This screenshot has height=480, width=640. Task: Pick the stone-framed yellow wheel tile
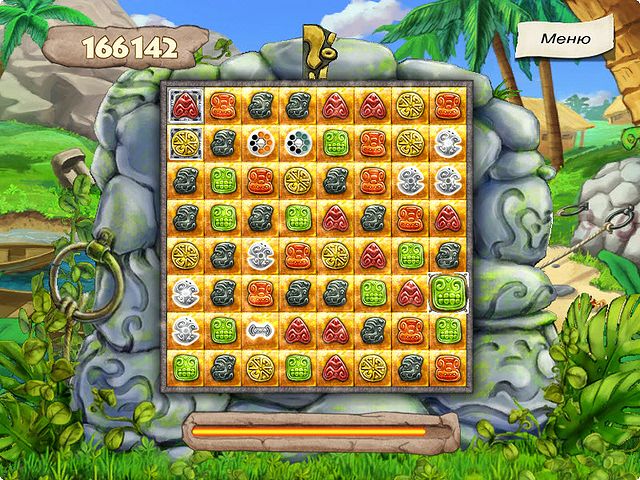[185, 143]
